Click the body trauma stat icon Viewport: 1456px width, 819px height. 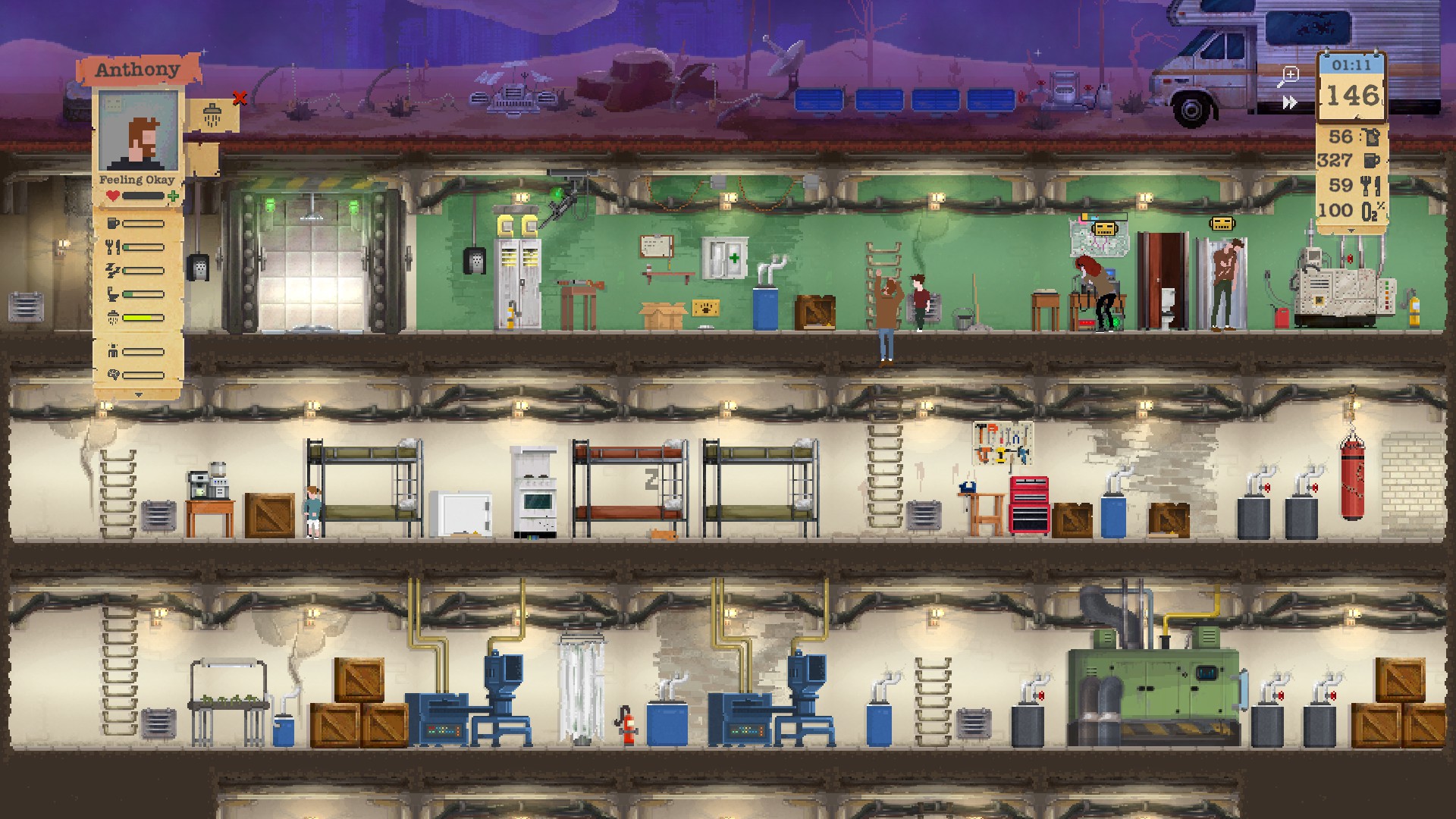point(113,350)
